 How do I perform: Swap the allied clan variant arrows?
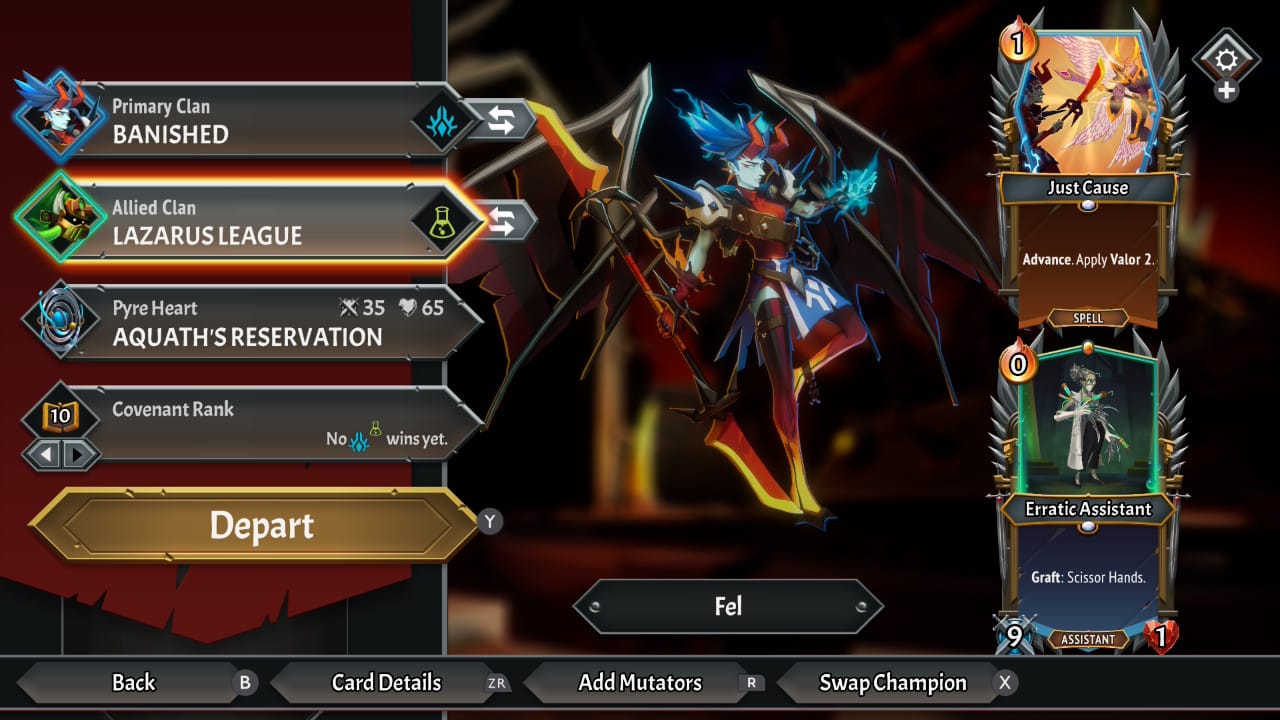click(x=503, y=222)
